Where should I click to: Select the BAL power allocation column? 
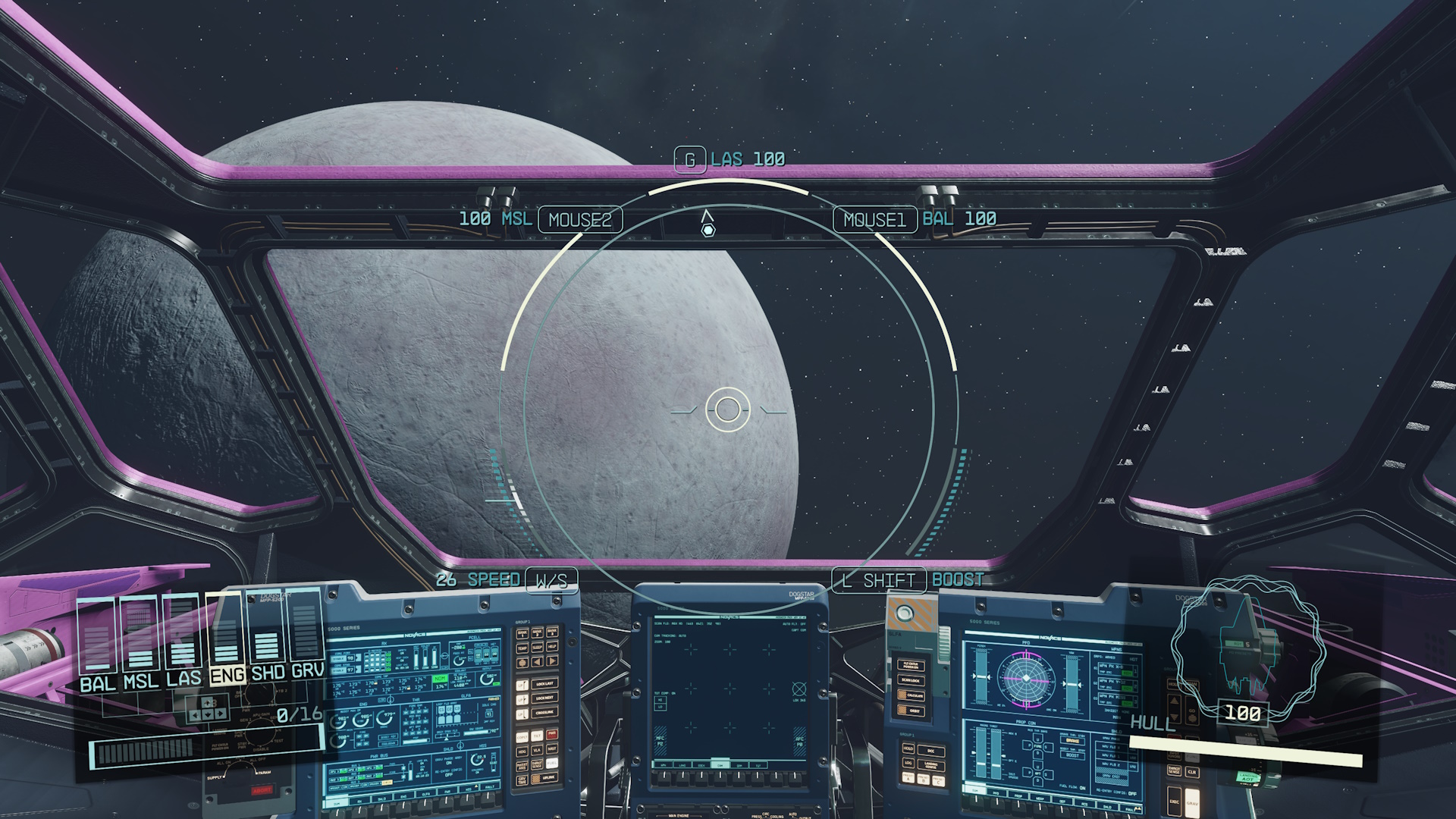(x=96, y=635)
